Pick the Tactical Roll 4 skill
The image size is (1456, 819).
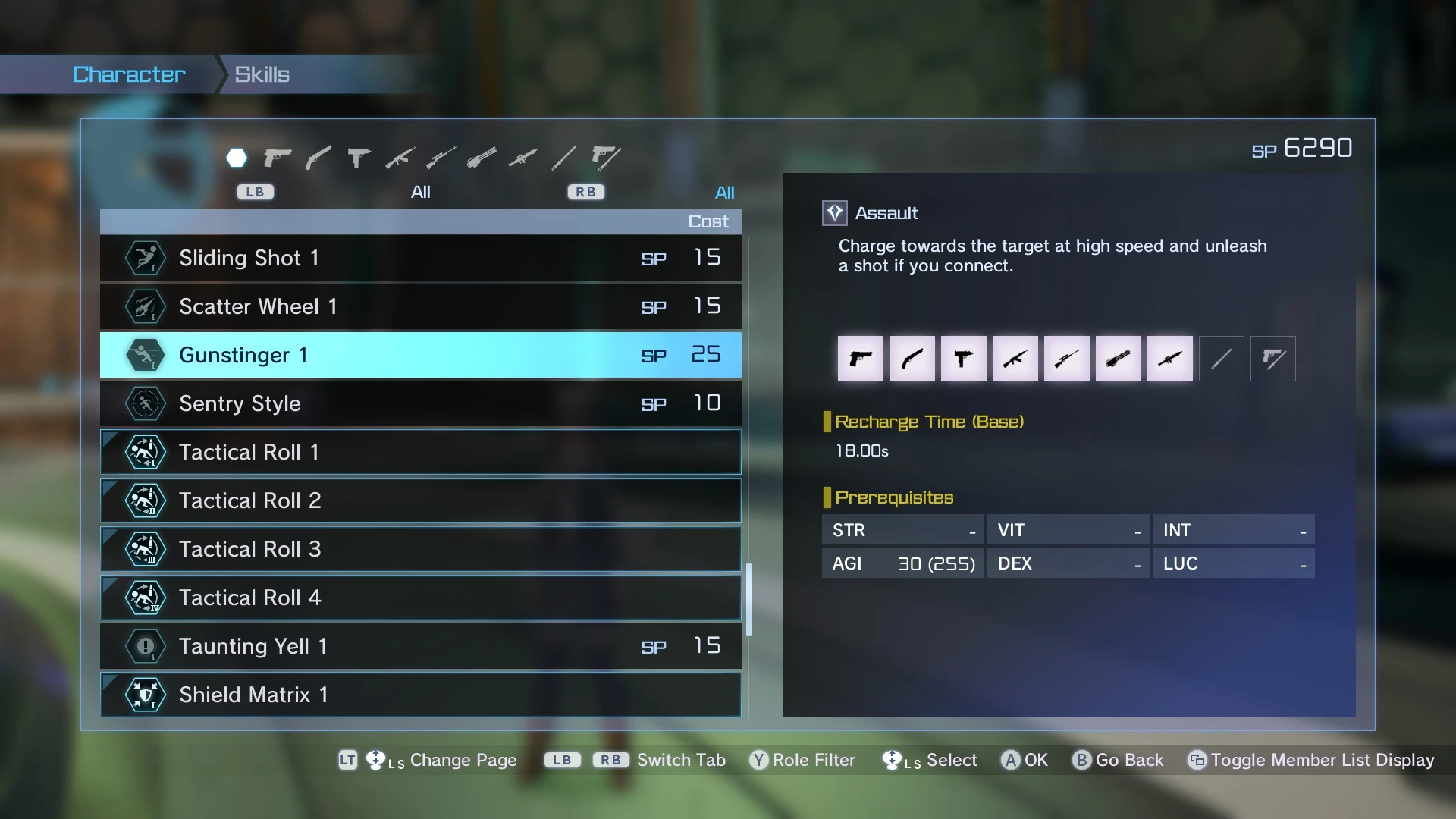coord(420,598)
